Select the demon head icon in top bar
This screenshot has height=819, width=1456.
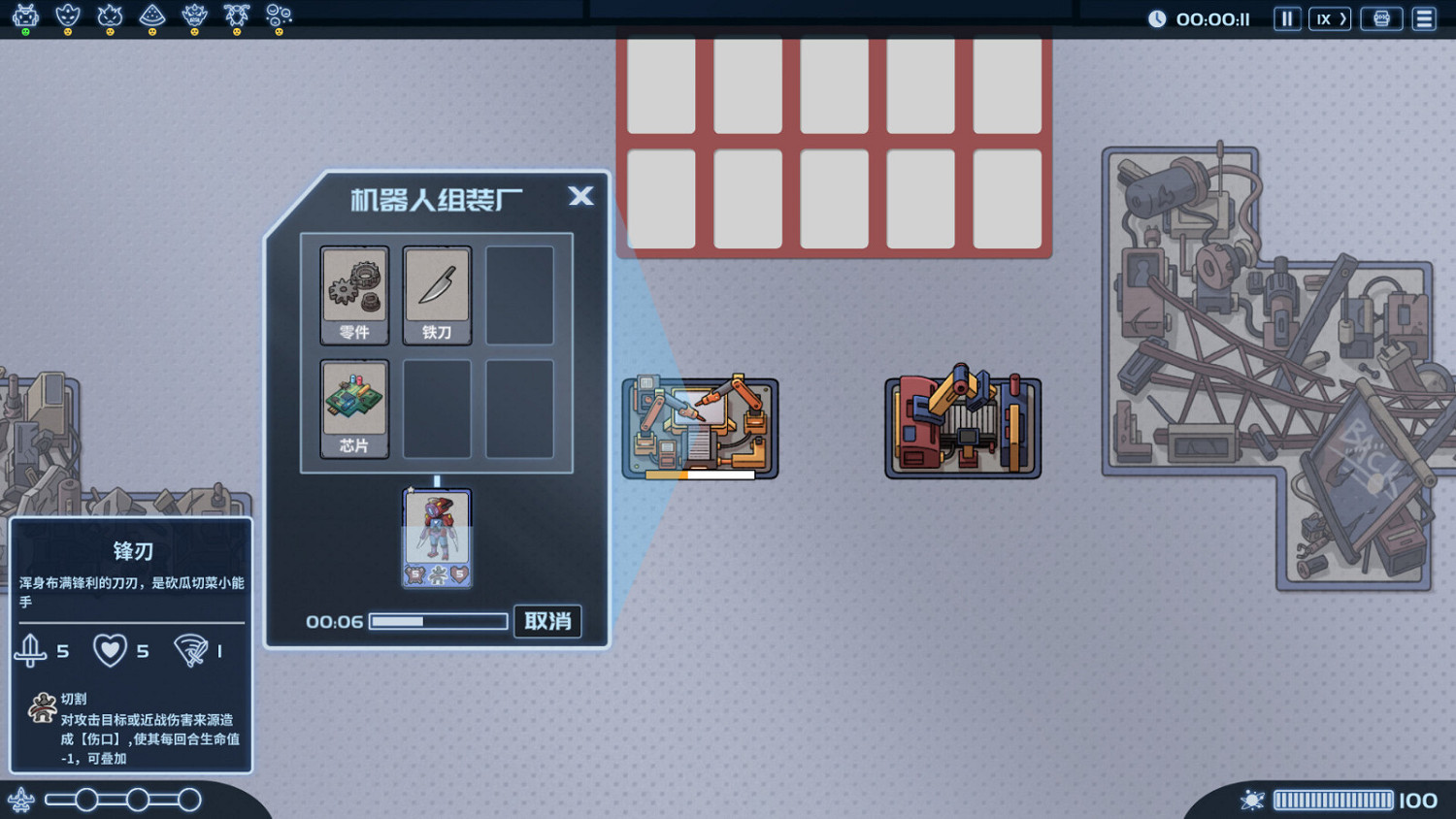pyautogui.click(x=194, y=16)
